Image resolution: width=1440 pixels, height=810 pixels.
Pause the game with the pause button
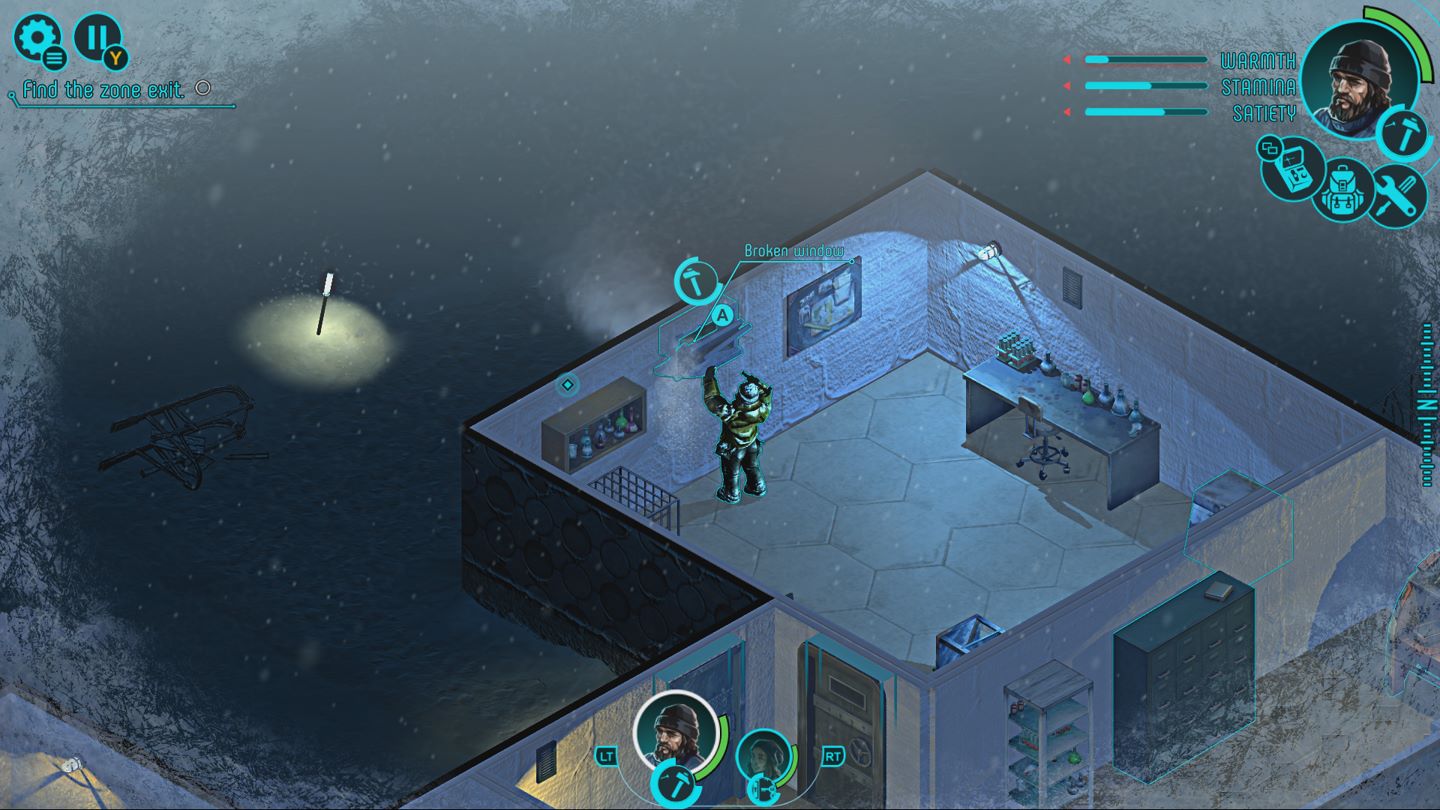pos(98,38)
